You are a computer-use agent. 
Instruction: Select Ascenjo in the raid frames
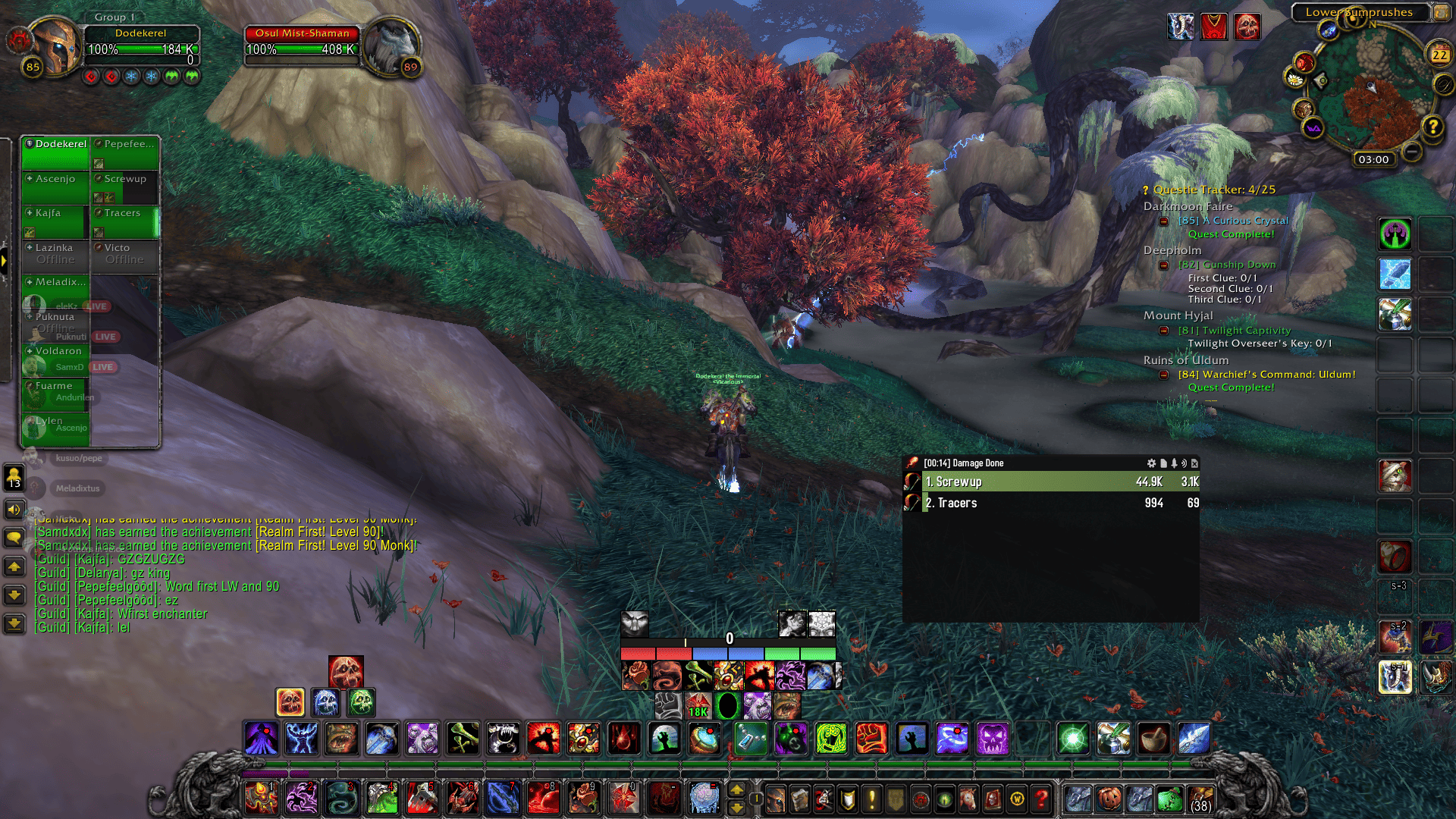point(55,187)
